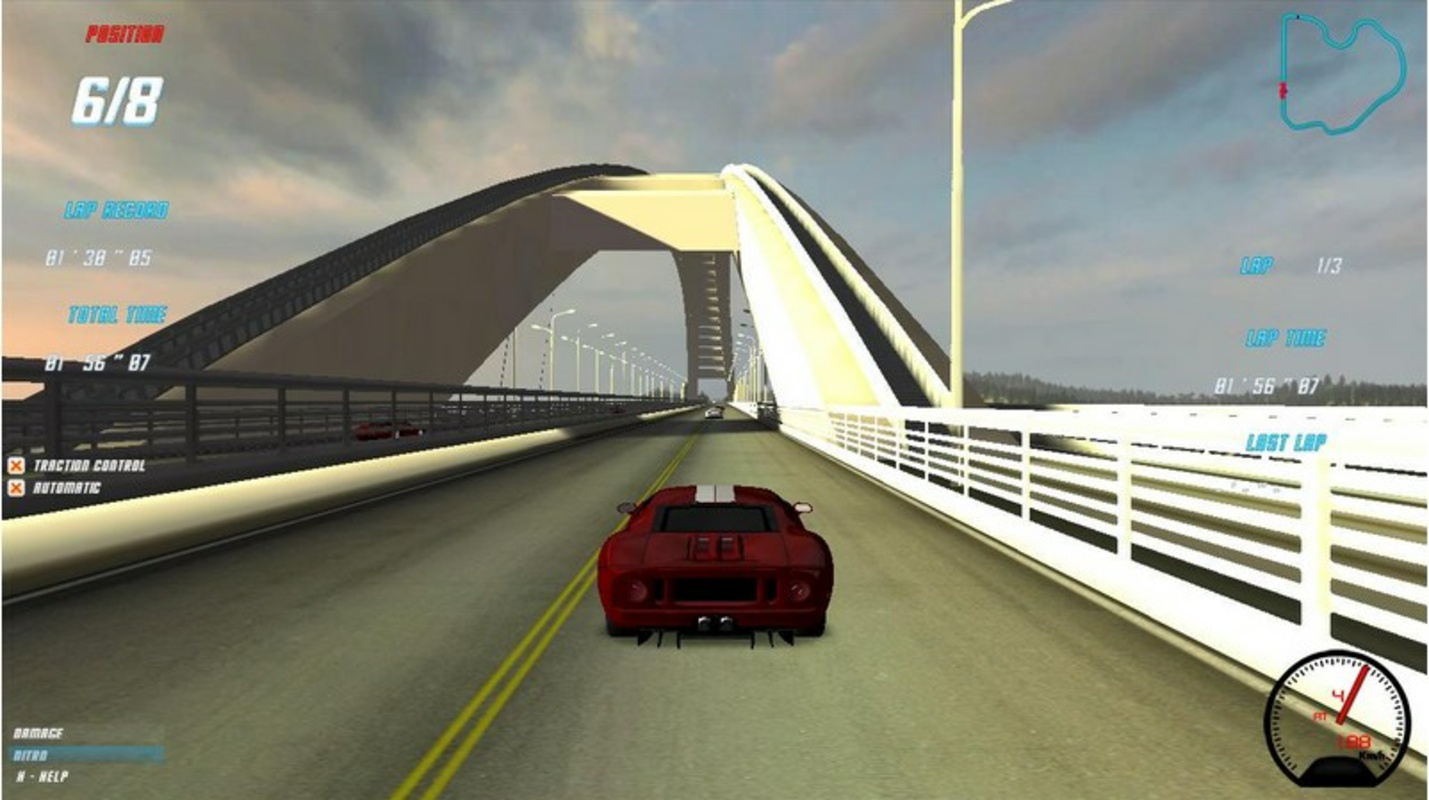Click the red gear indicator showing 4
The height and width of the screenshot is (800, 1429).
1339,694
